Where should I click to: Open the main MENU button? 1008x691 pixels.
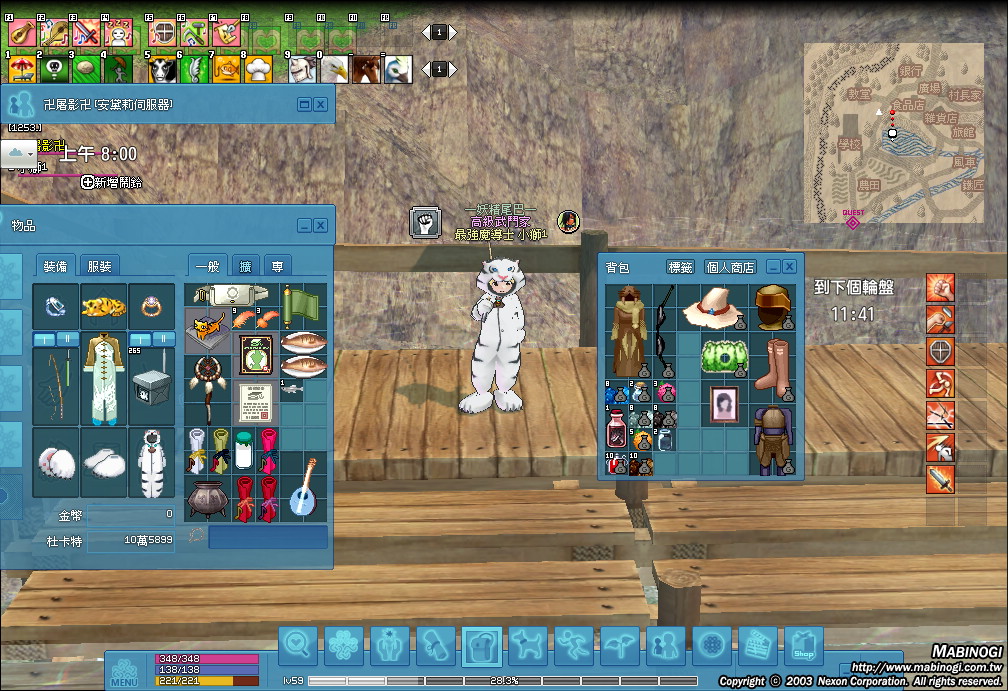[x=124, y=671]
